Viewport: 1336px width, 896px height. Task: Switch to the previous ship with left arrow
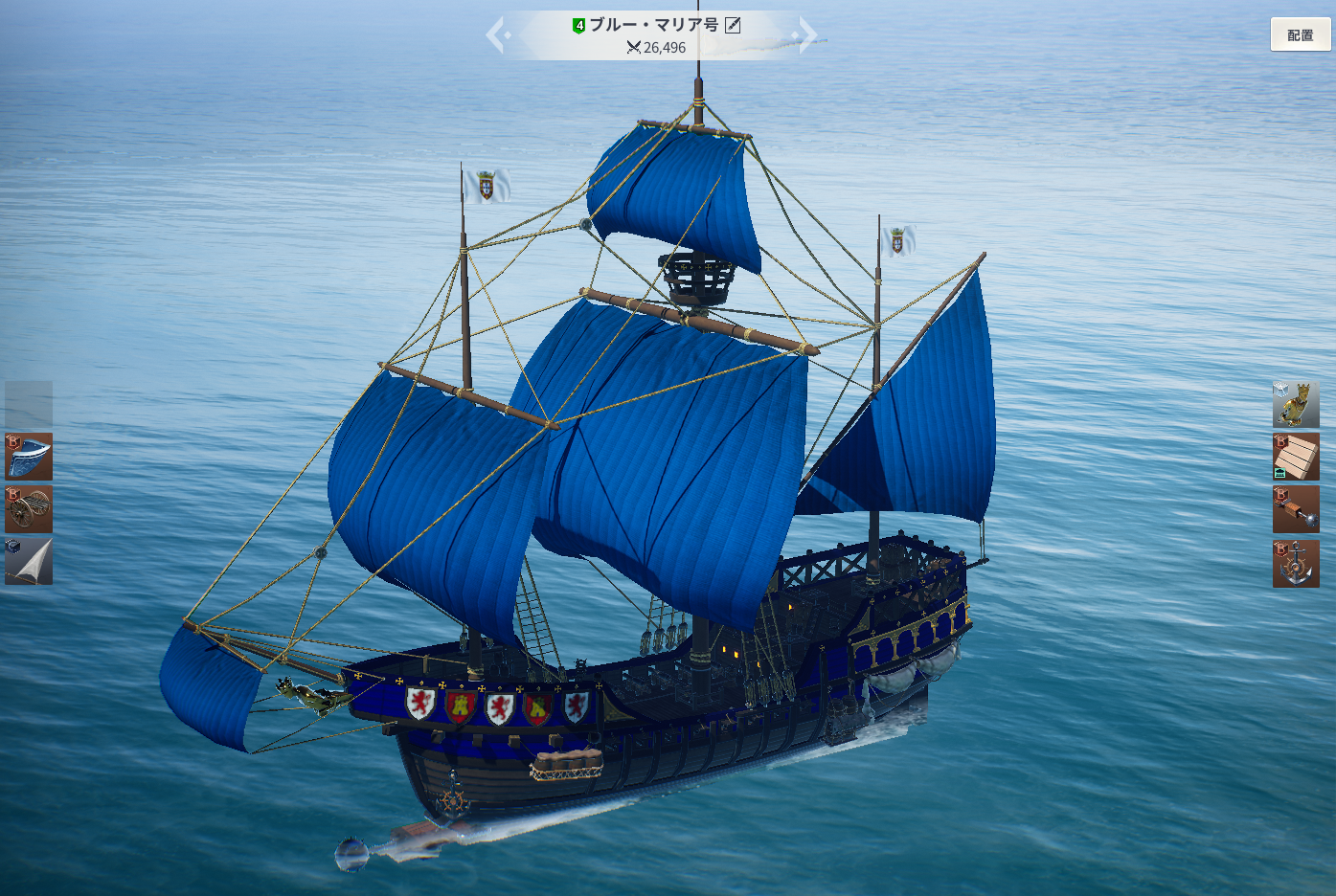click(497, 35)
